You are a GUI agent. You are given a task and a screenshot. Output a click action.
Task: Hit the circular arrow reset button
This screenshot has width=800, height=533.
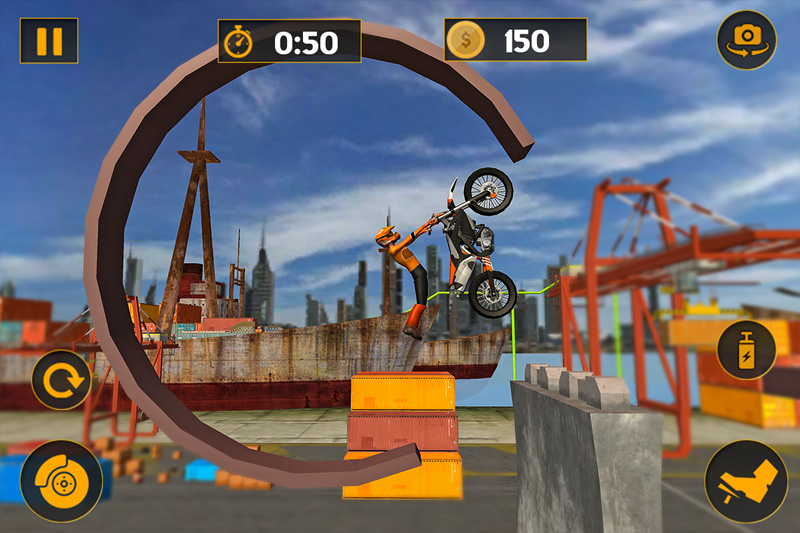(60, 380)
